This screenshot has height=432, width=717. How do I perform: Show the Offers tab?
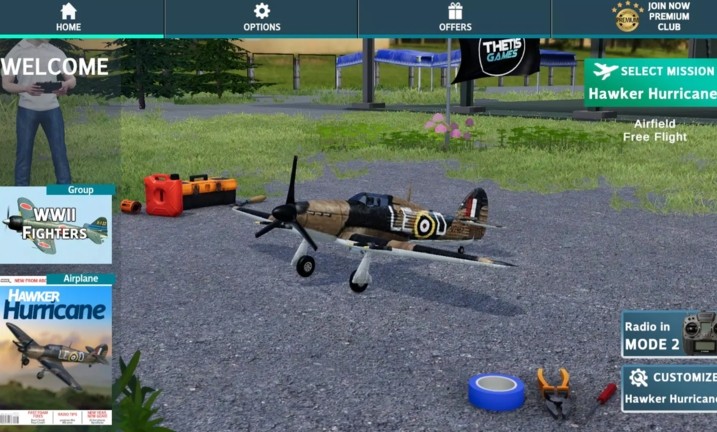click(455, 17)
